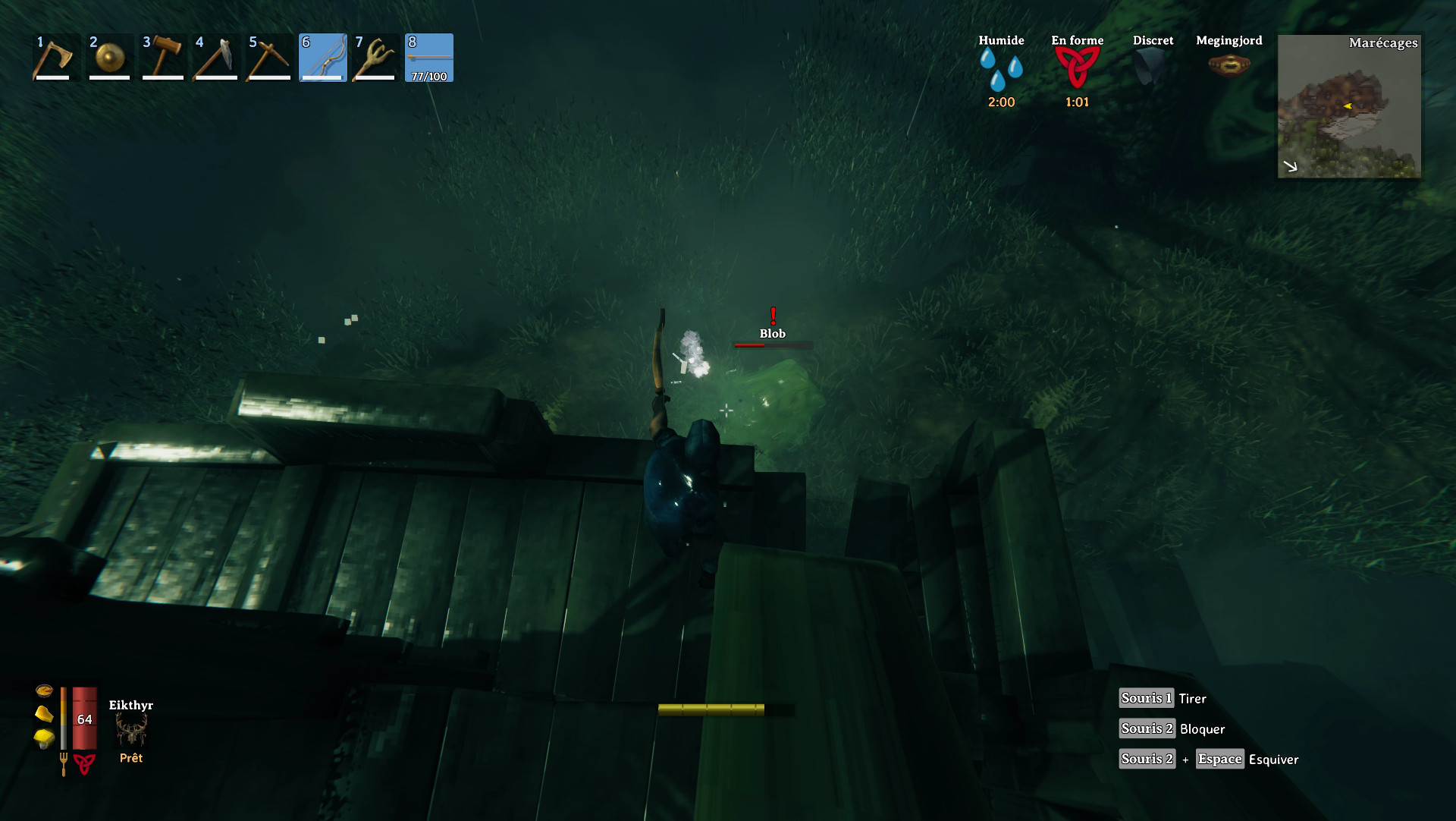1456x821 pixels.
Task: Select the hammer in hotbar slot 3
Action: tap(162, 57)
